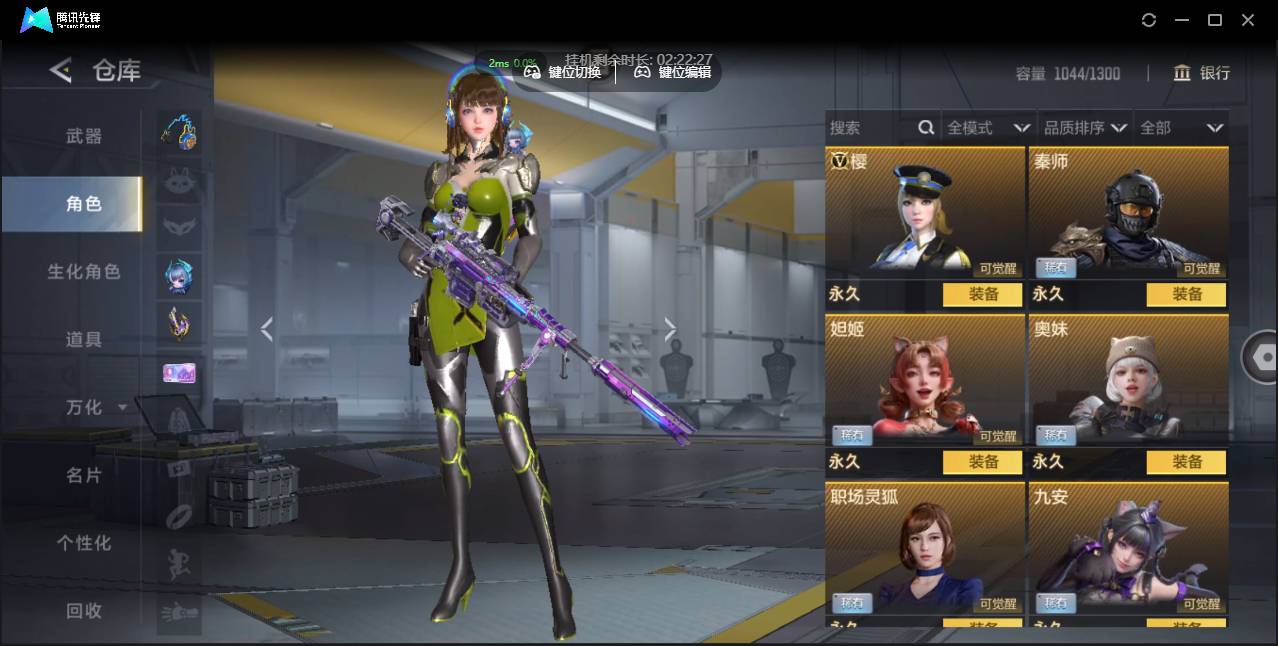Open the 银行 bank

[x=1202, y=73]
